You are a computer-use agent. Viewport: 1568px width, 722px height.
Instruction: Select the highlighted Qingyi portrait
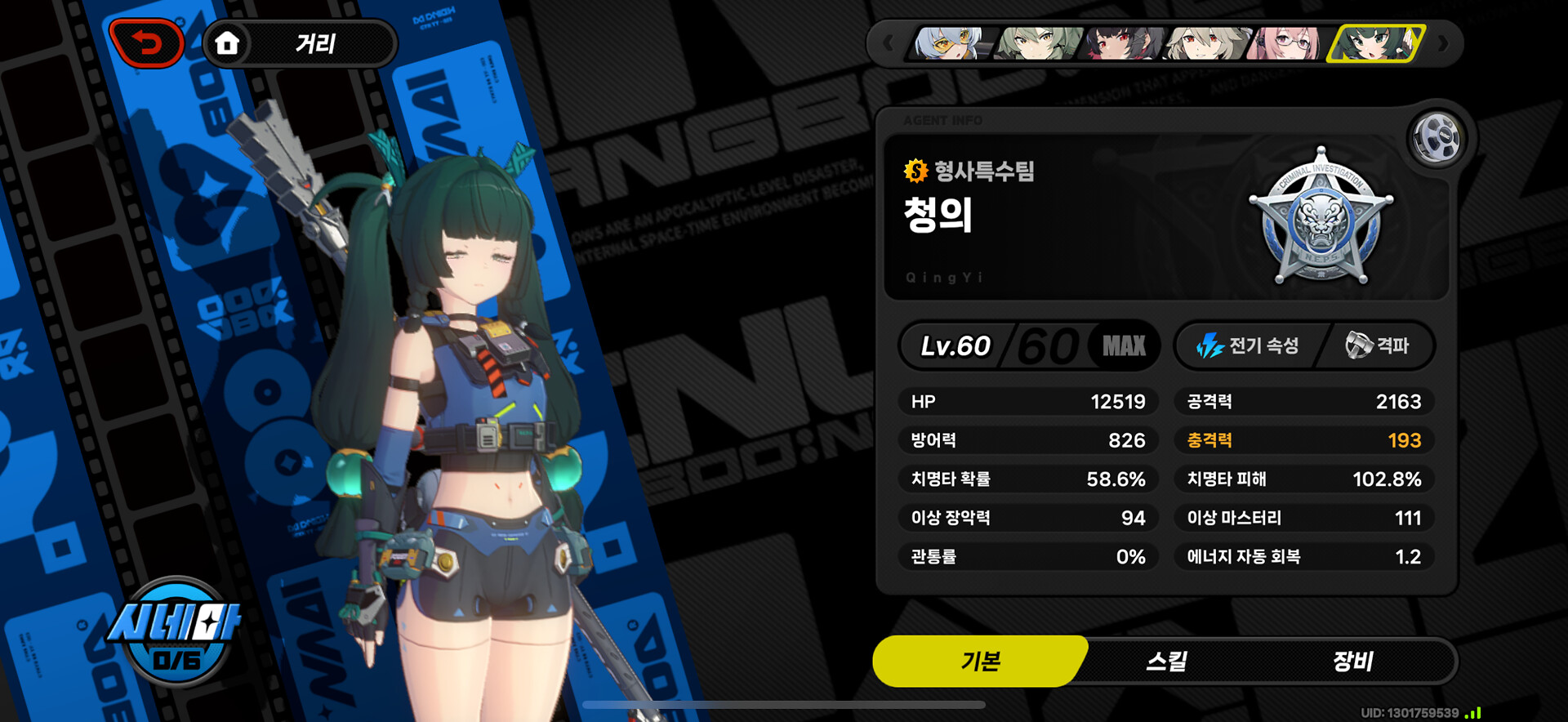1377,43
